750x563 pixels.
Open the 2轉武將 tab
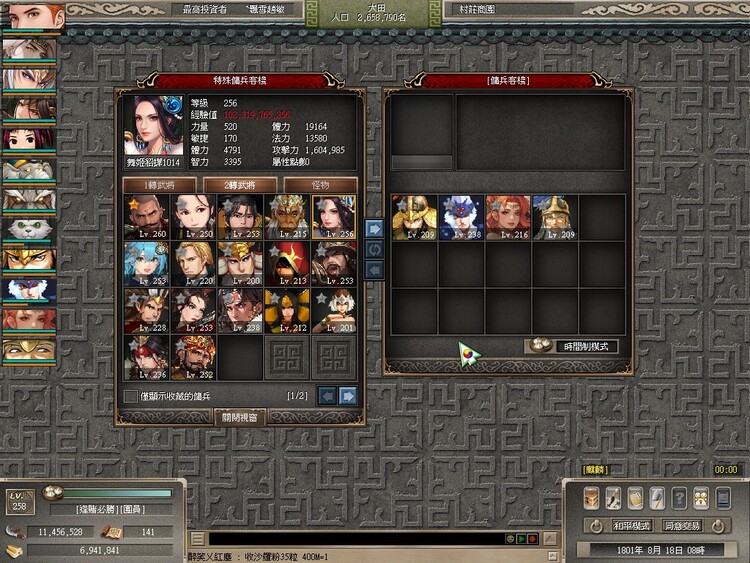tap(239, 185)
